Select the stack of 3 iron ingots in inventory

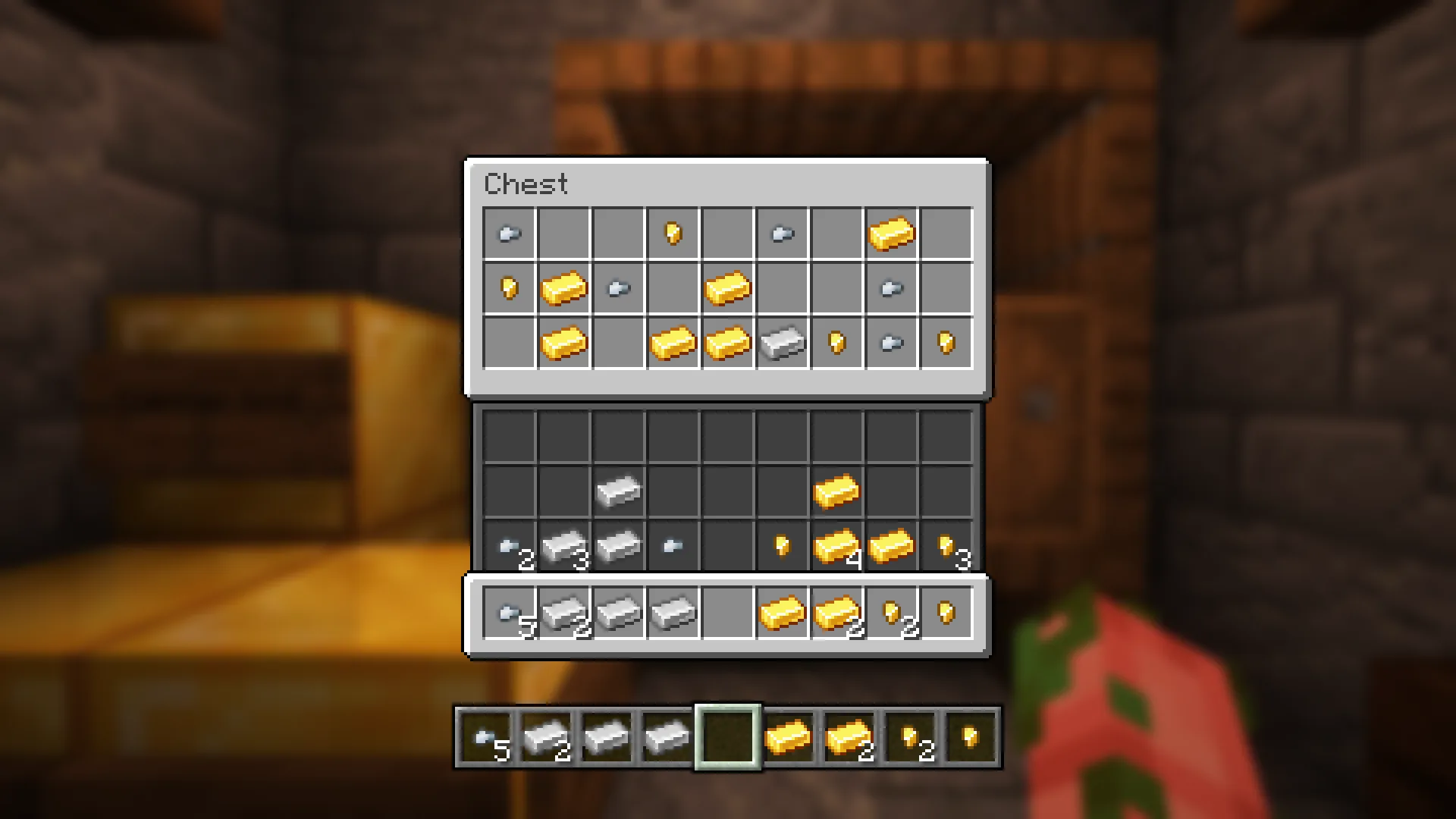point(563,544)
